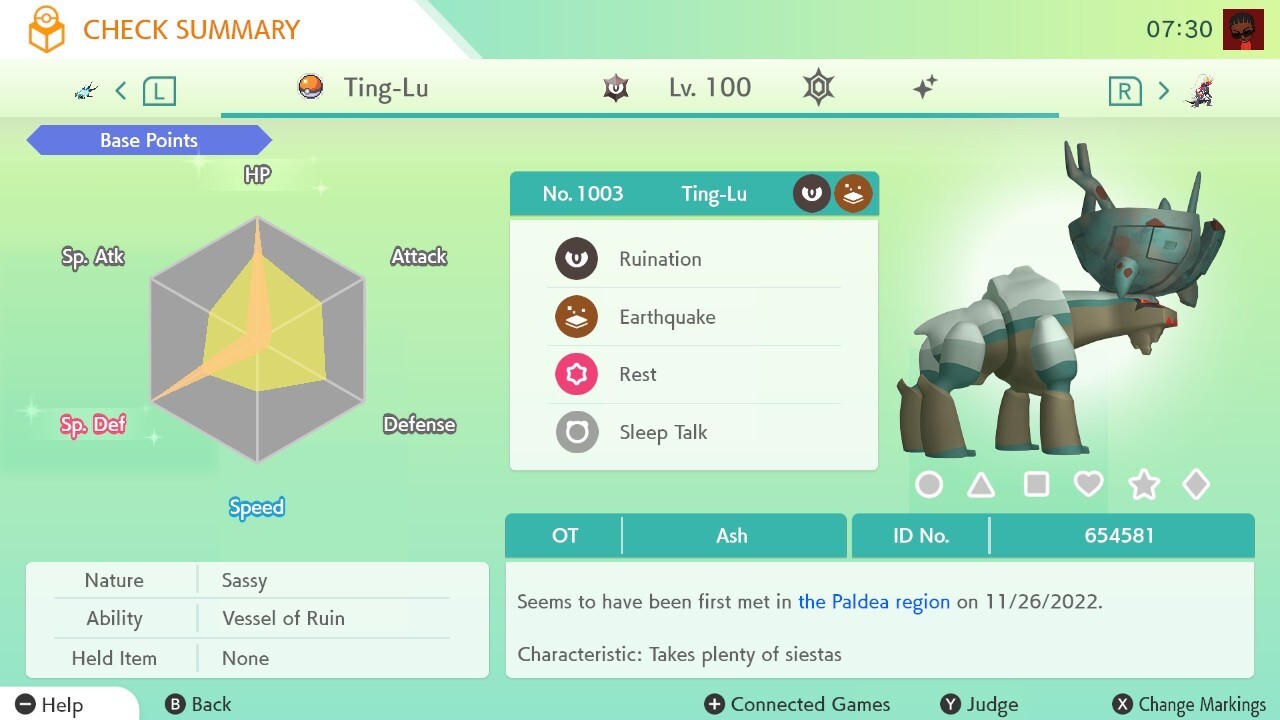Screen dimensions: 1280x720
Task: Click the trainer profile picture in the top right
Action: tap(1243, 29)
